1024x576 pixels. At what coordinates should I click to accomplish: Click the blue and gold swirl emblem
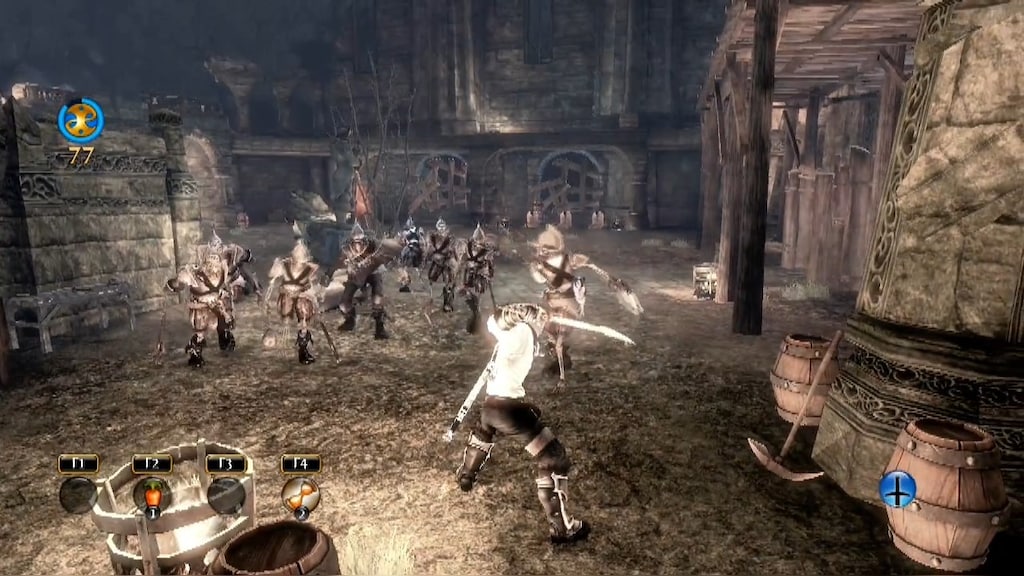click(80, 120)
